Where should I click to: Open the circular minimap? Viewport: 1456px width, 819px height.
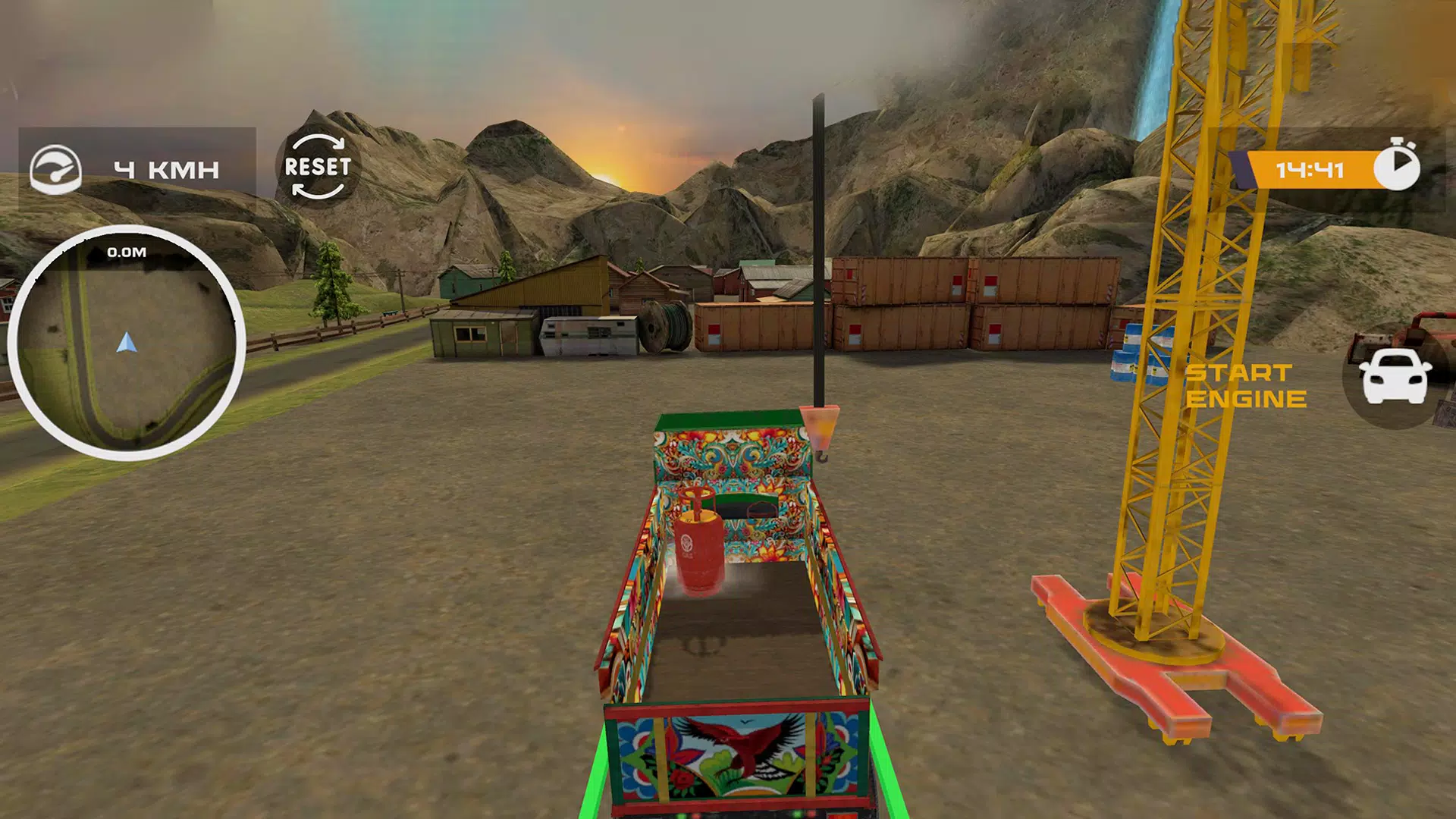click(126, 344)
